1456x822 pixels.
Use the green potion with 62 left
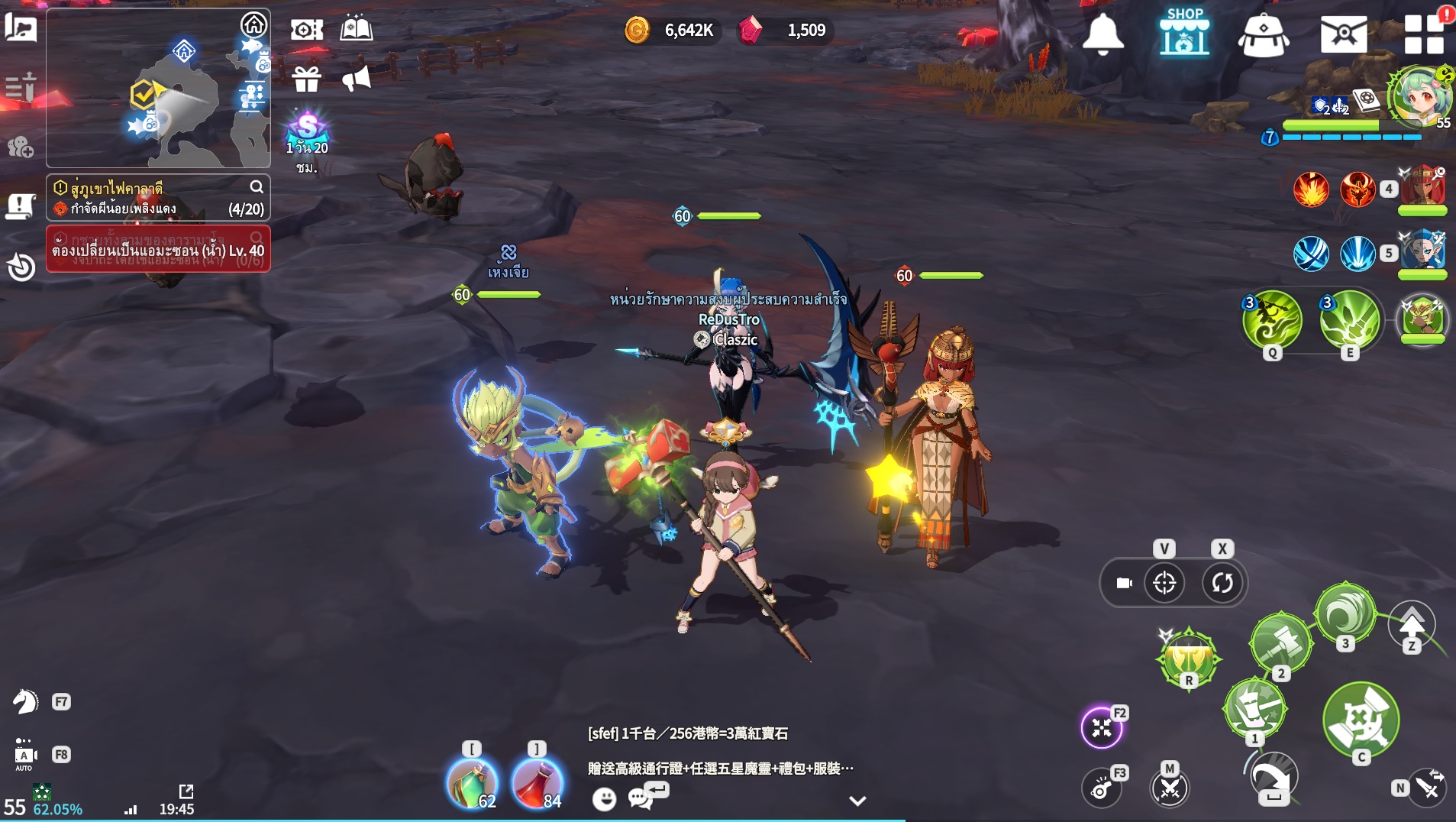point(472,784)
